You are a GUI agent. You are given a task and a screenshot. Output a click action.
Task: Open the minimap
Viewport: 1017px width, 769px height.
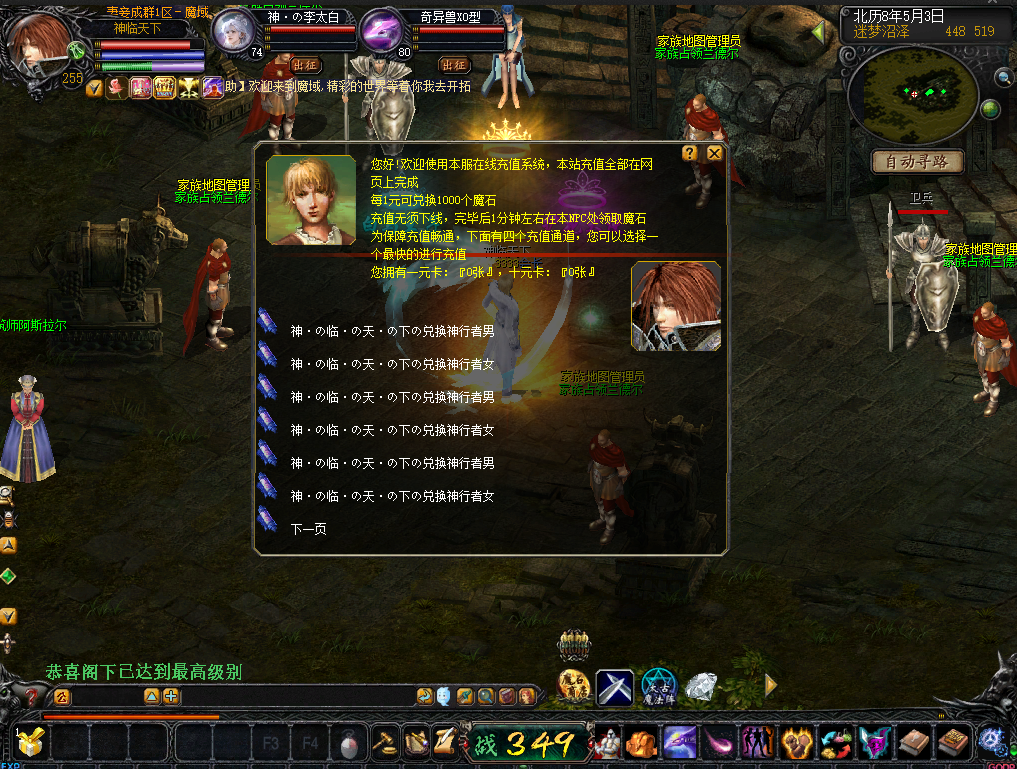[x=912, y=93]
